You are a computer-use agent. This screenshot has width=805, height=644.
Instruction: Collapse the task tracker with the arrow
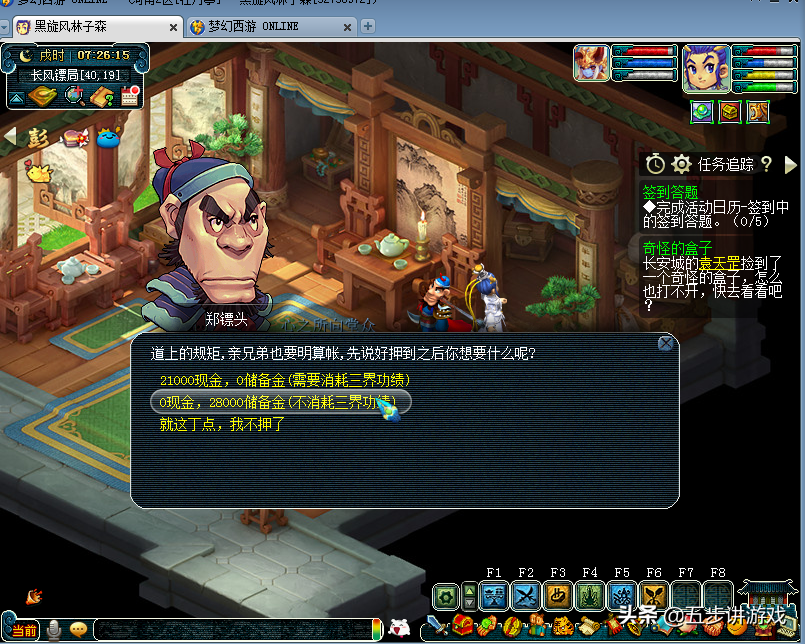pyautogui.click(x=791, y=164)
